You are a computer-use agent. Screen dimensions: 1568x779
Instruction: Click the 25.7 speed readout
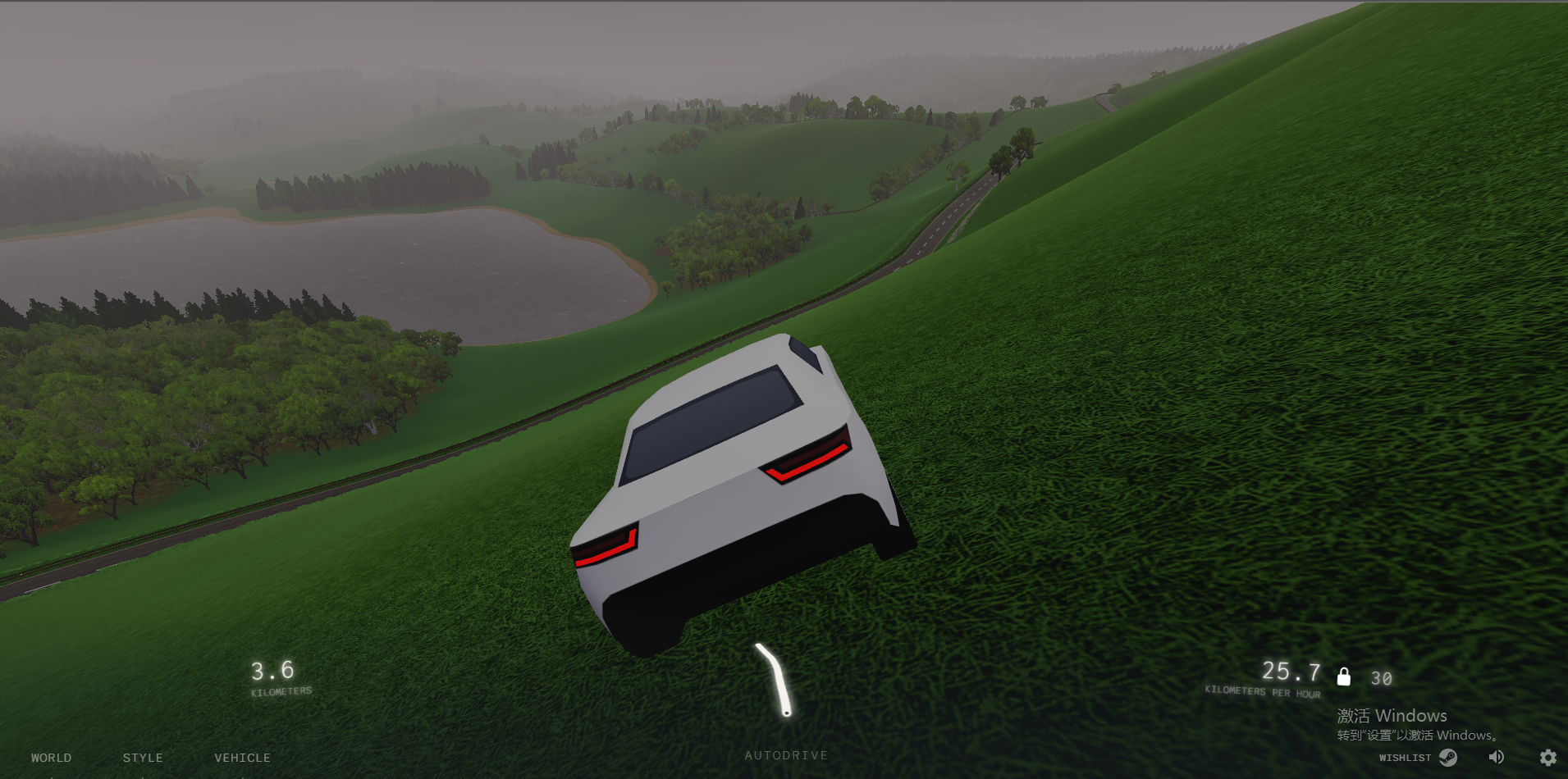click(x=1291, y=672)
